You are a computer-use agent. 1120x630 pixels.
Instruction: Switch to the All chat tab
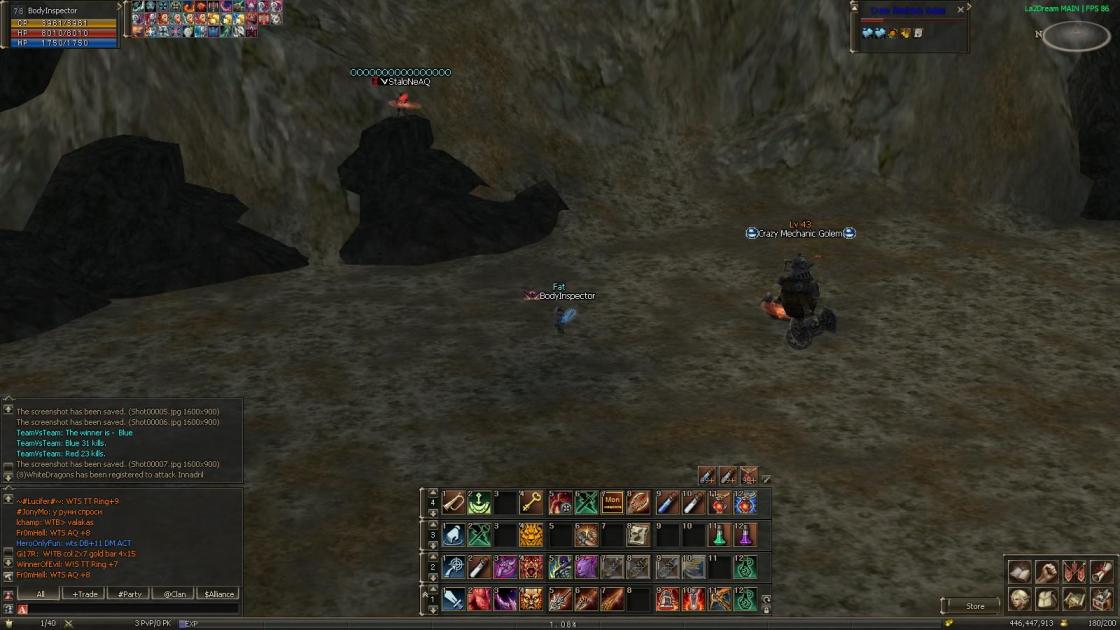tap(40, 594)
